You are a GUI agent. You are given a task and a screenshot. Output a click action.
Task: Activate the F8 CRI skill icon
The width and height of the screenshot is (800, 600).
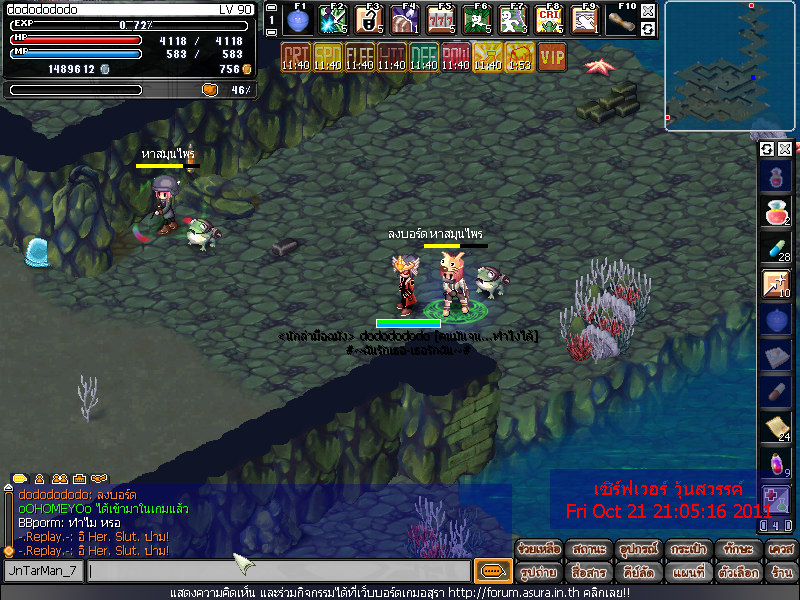click(548, 19)
